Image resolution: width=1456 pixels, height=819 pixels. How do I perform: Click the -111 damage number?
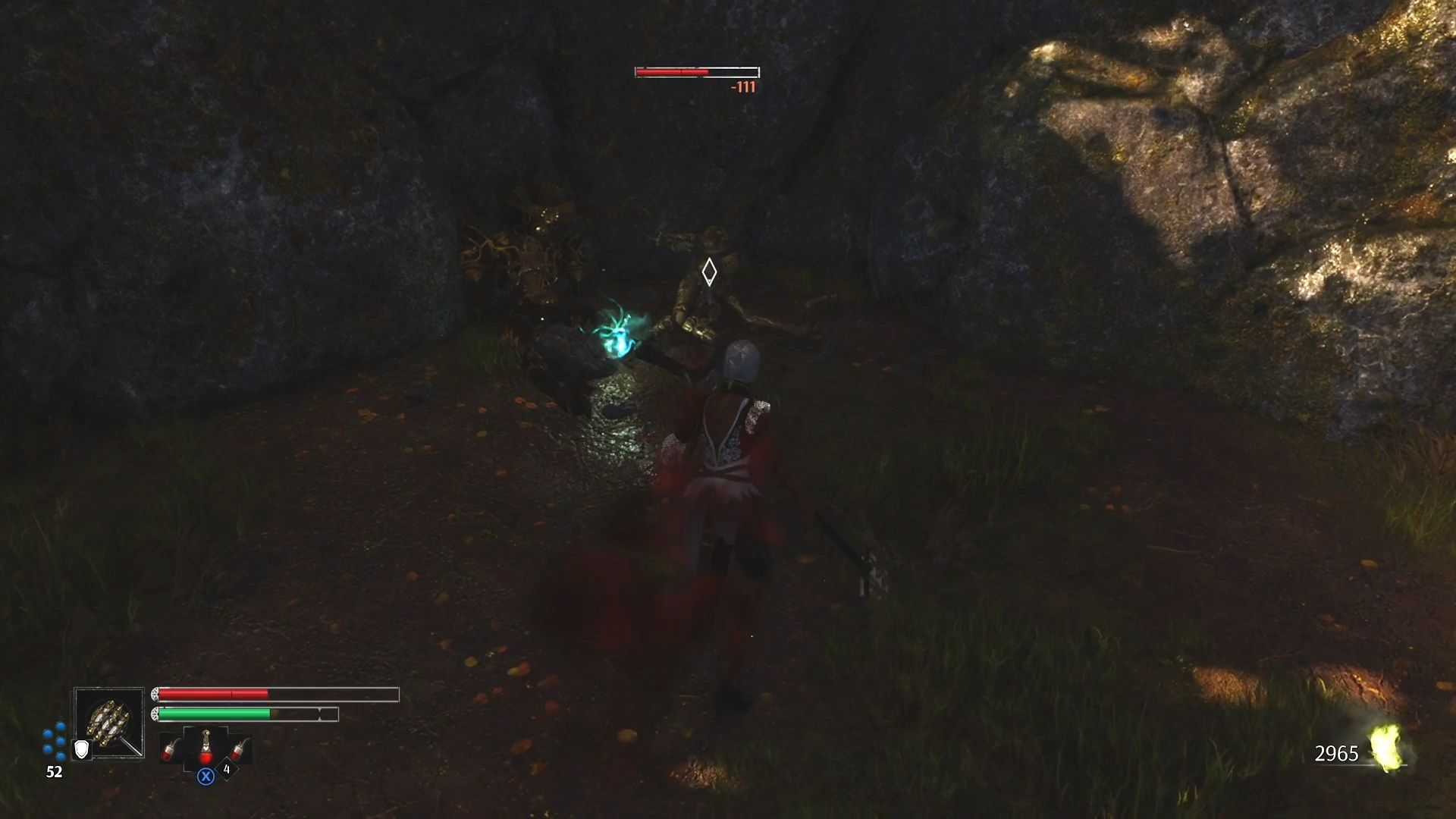743,88
